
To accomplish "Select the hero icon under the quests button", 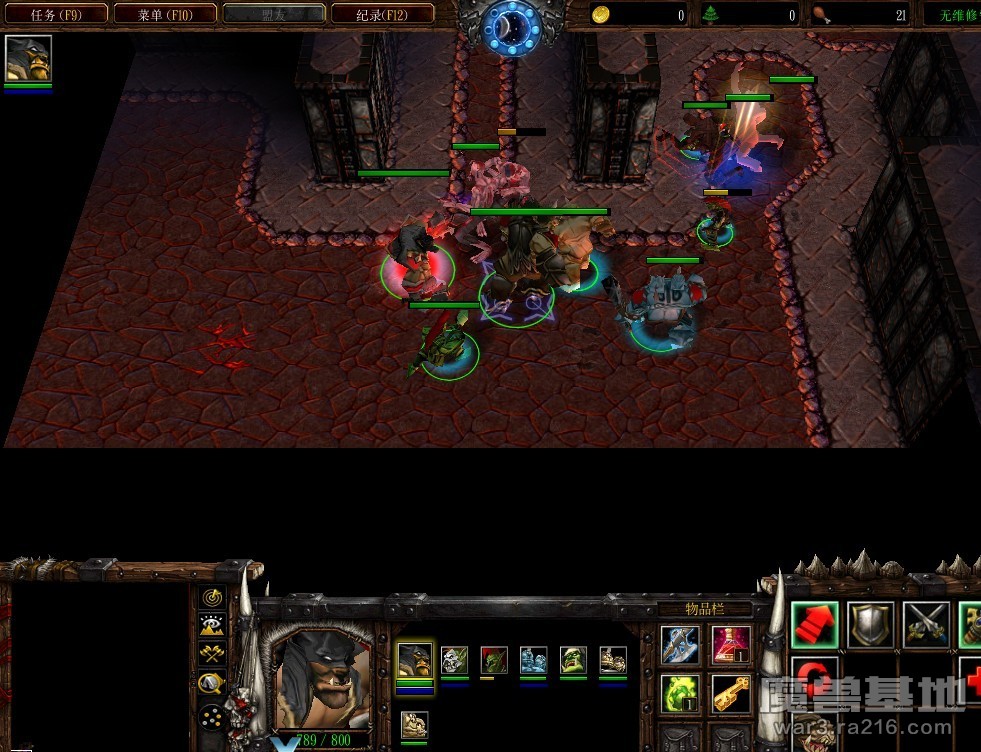I will click(x=28, y=58).
